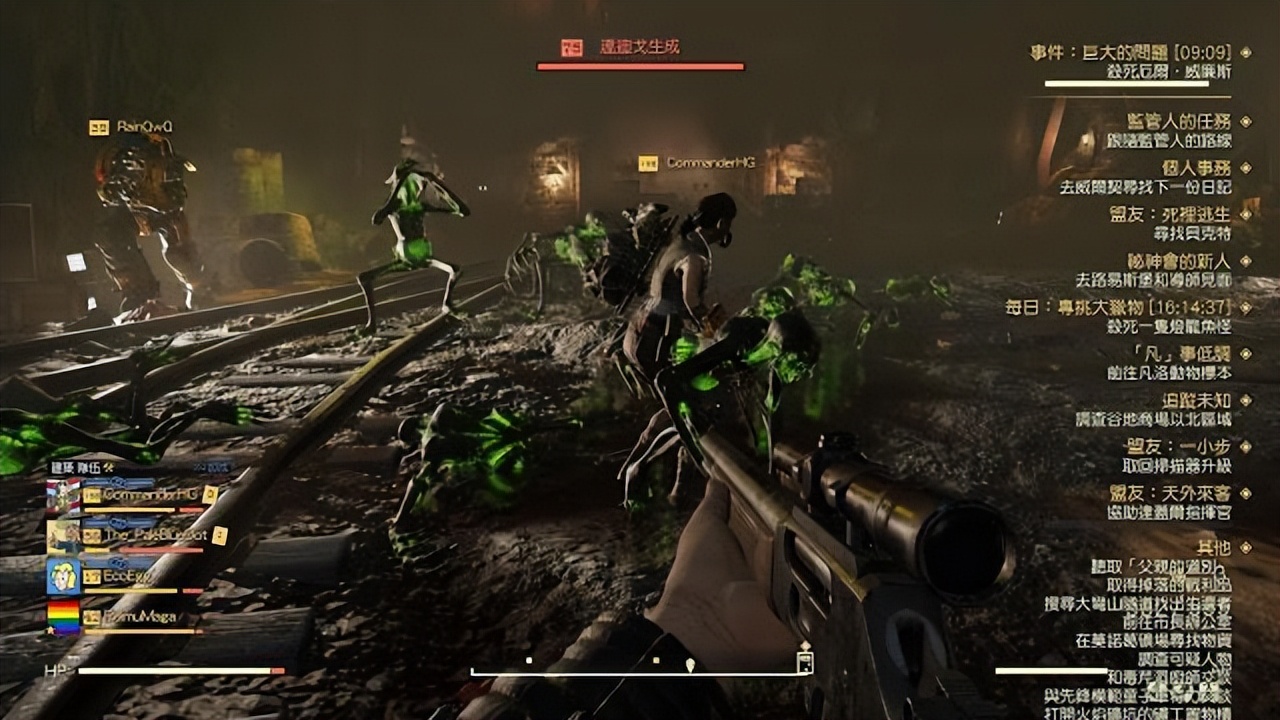This screenshot has width=1280, height=720.
Task: Click the CommanderHG floating nameplate
Action: click(x=709, y=162)
